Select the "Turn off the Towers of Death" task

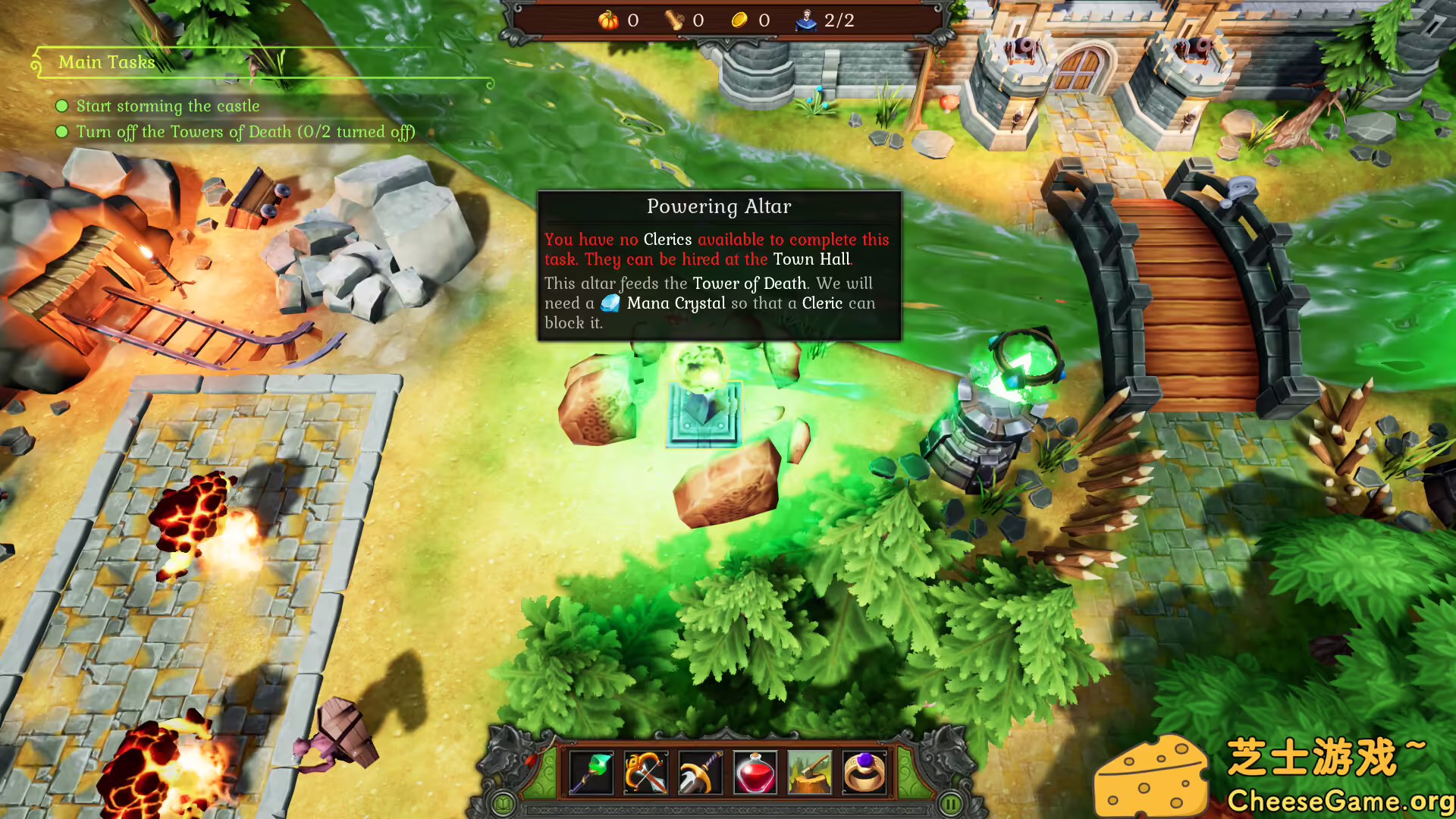click(245, 132)
